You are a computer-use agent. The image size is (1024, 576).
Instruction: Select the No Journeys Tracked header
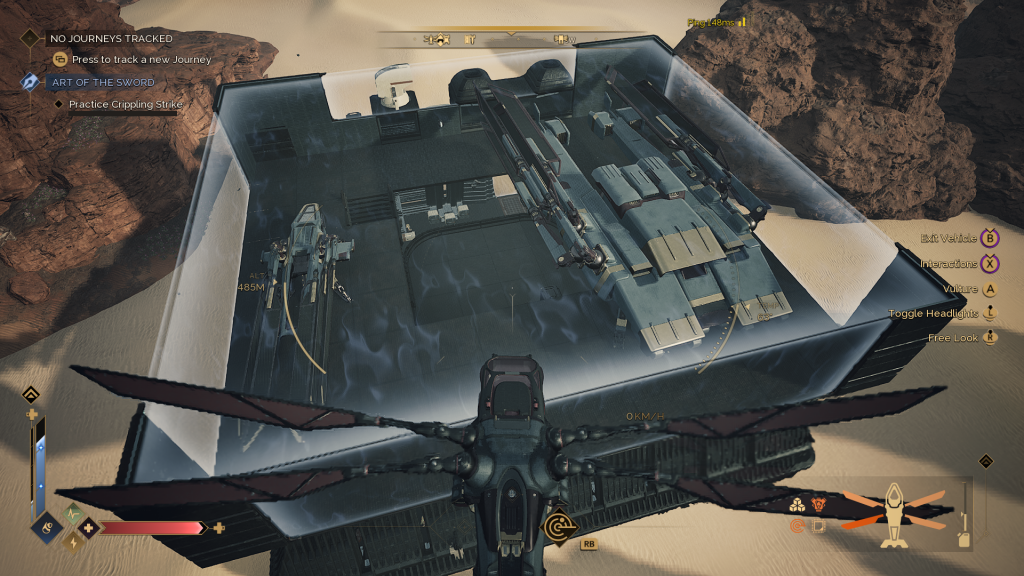point(111,38)
